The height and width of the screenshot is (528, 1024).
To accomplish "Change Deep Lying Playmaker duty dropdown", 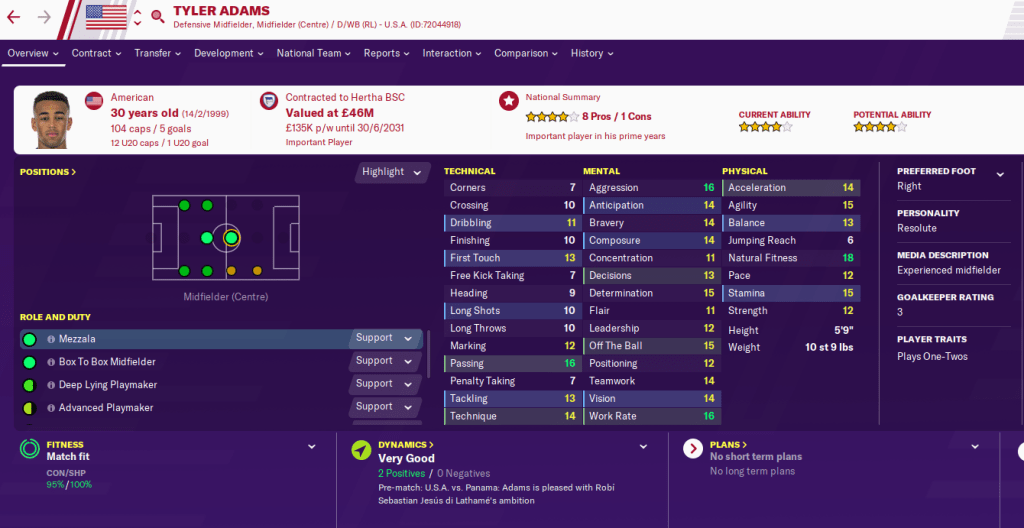I will click(x=384, y=384).
